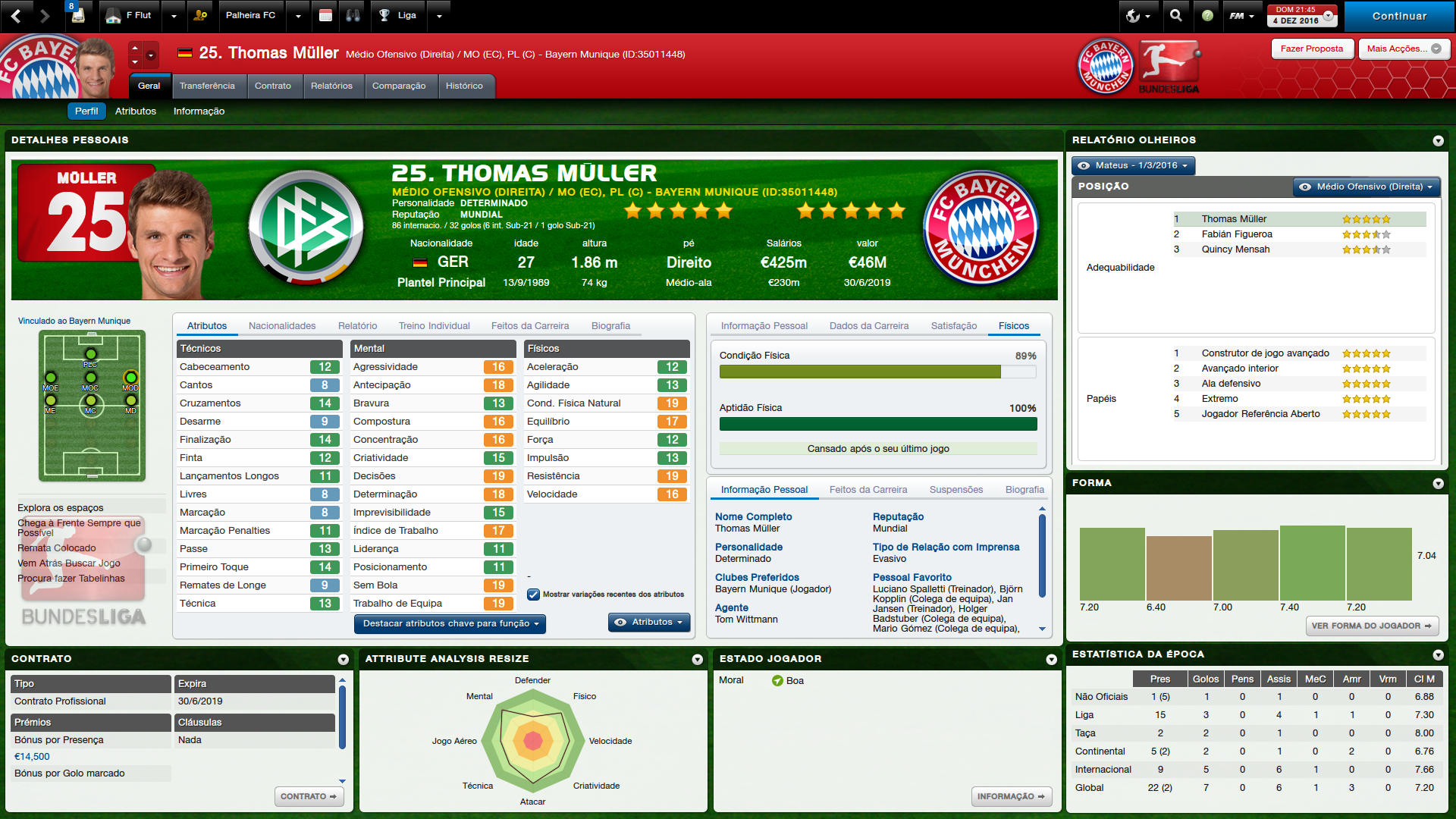Open the Contrato tab
This screenshot has width=1456, height=819.
pyautogui.click(x=272, y=86)
